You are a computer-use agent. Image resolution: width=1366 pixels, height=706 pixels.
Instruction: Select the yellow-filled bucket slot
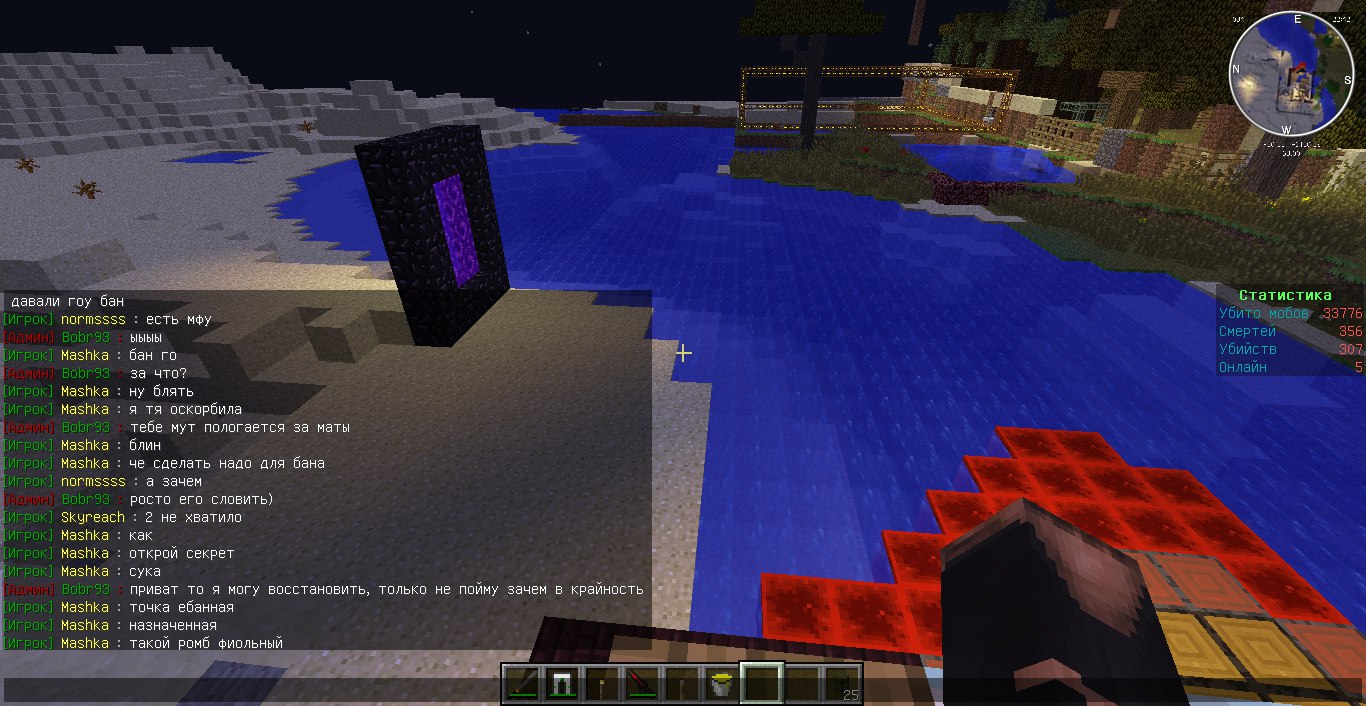tap(720, 684)
